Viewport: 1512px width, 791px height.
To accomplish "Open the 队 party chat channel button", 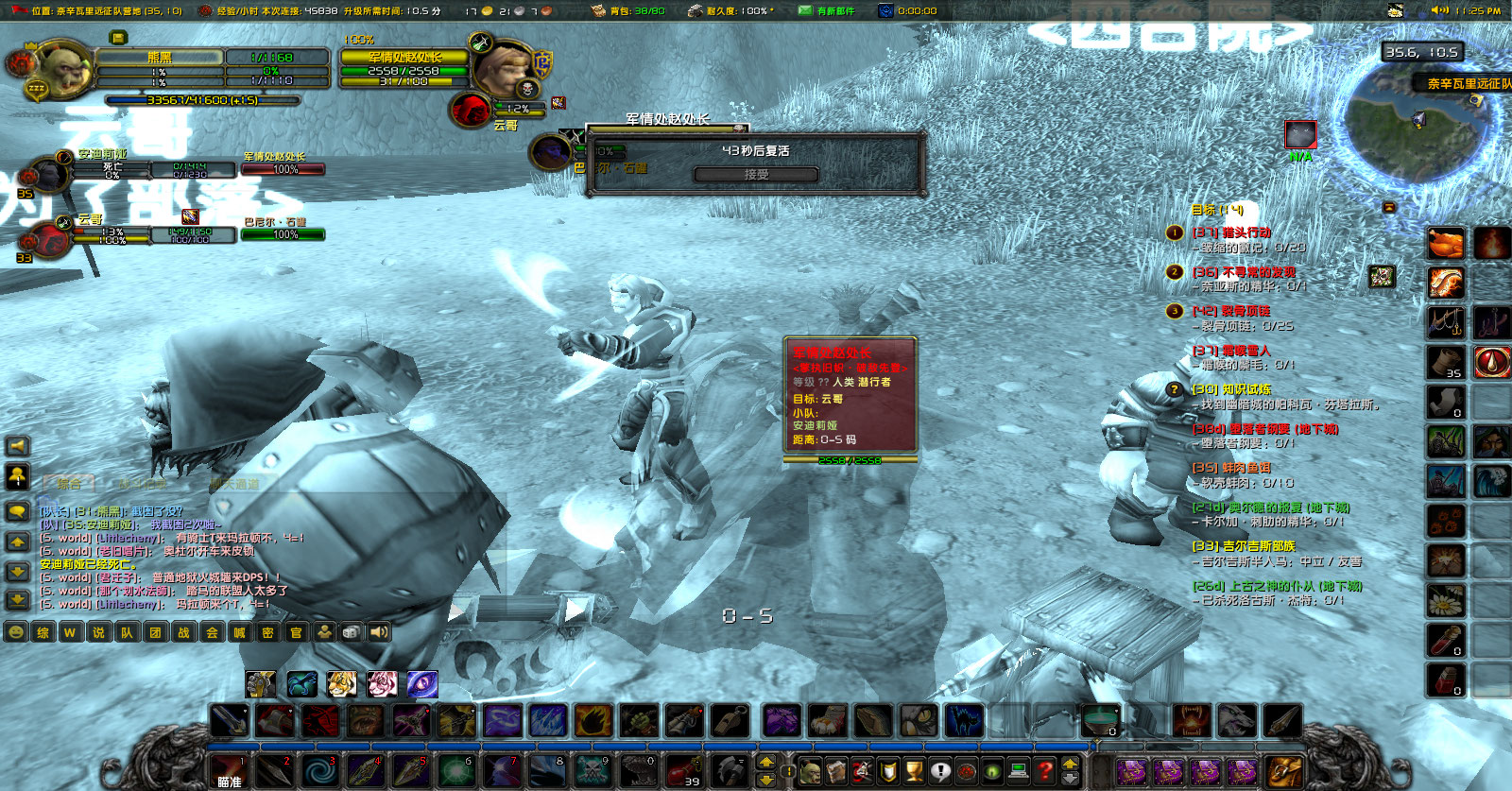I will point(127,633).
